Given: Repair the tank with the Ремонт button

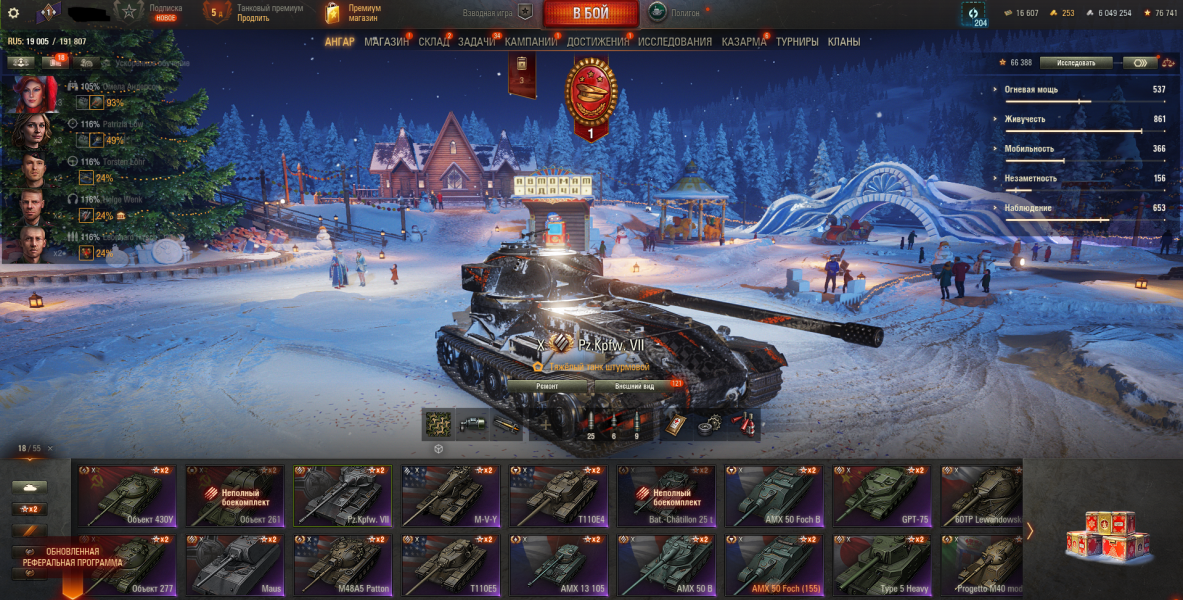Looking at the screenshot, I should coord(547,385).
